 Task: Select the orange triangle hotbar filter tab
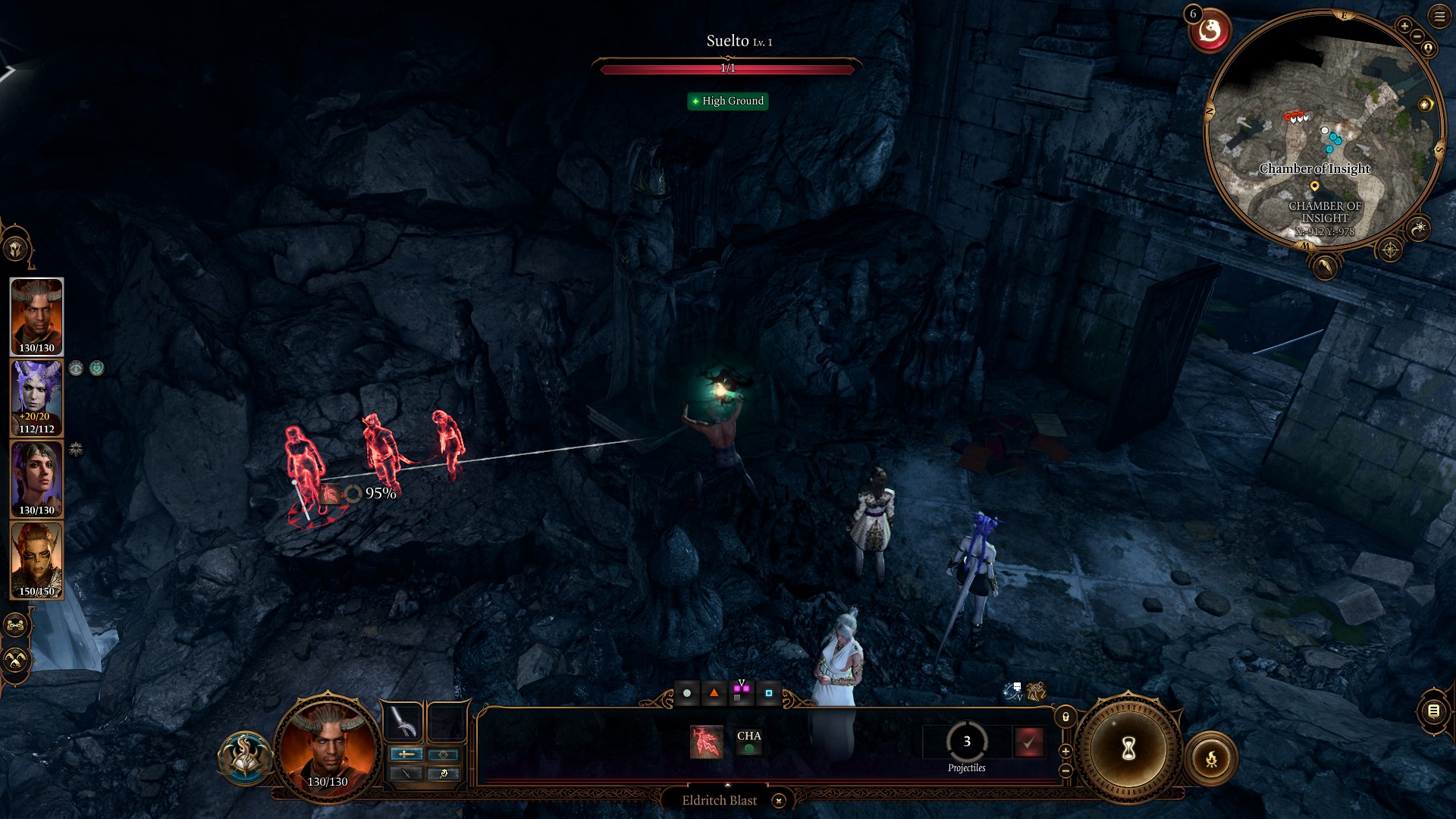point(714,692)
